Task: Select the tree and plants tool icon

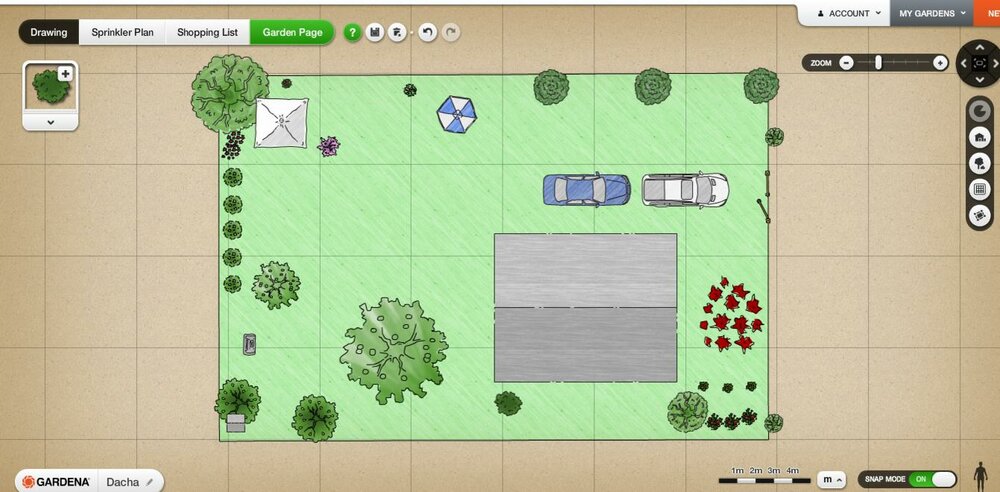Action: click(x=980, y=163)
